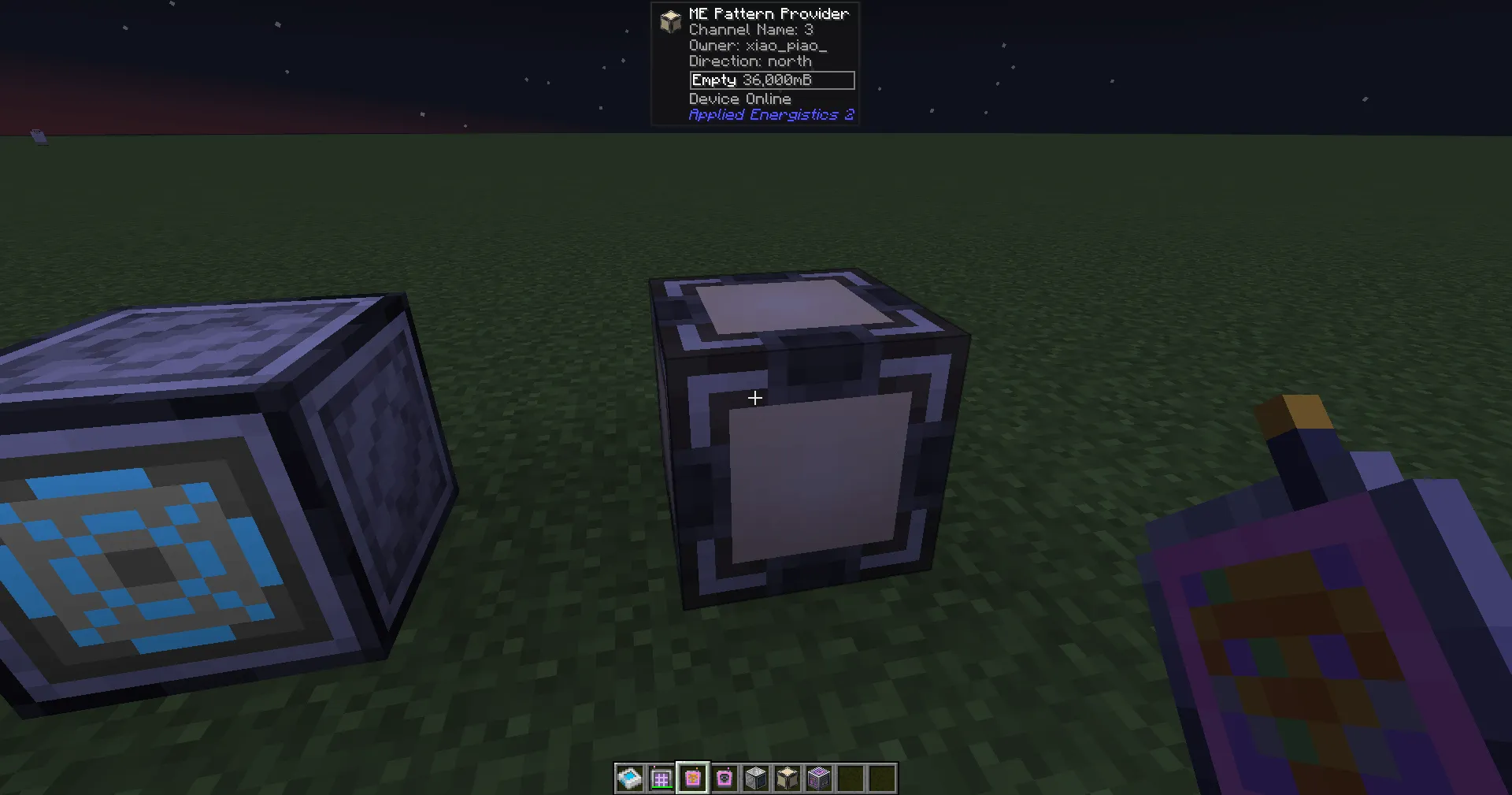Click the Direction: north tooltip entry

[x=749, y=61]
